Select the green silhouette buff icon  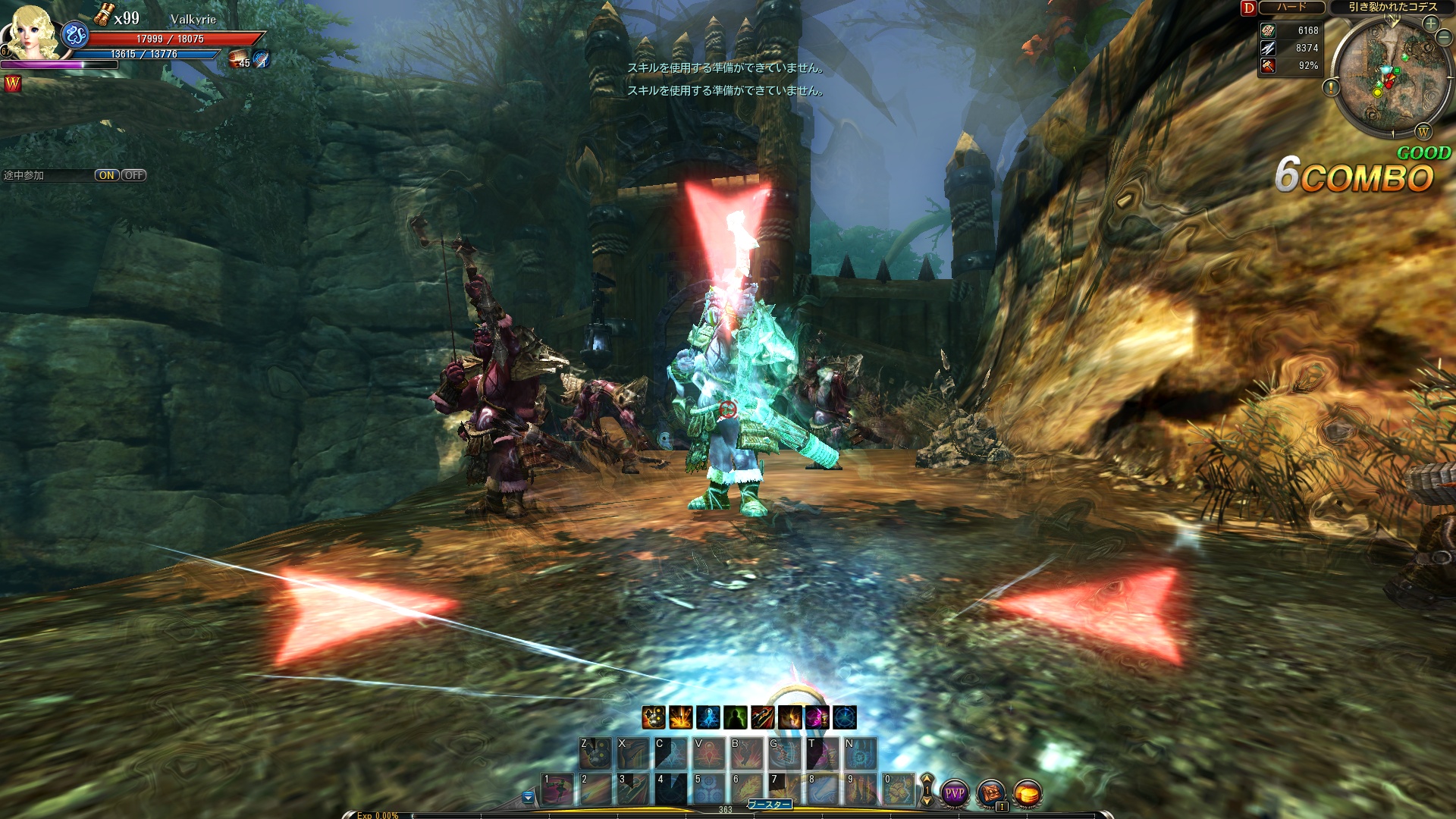(736, 717)
